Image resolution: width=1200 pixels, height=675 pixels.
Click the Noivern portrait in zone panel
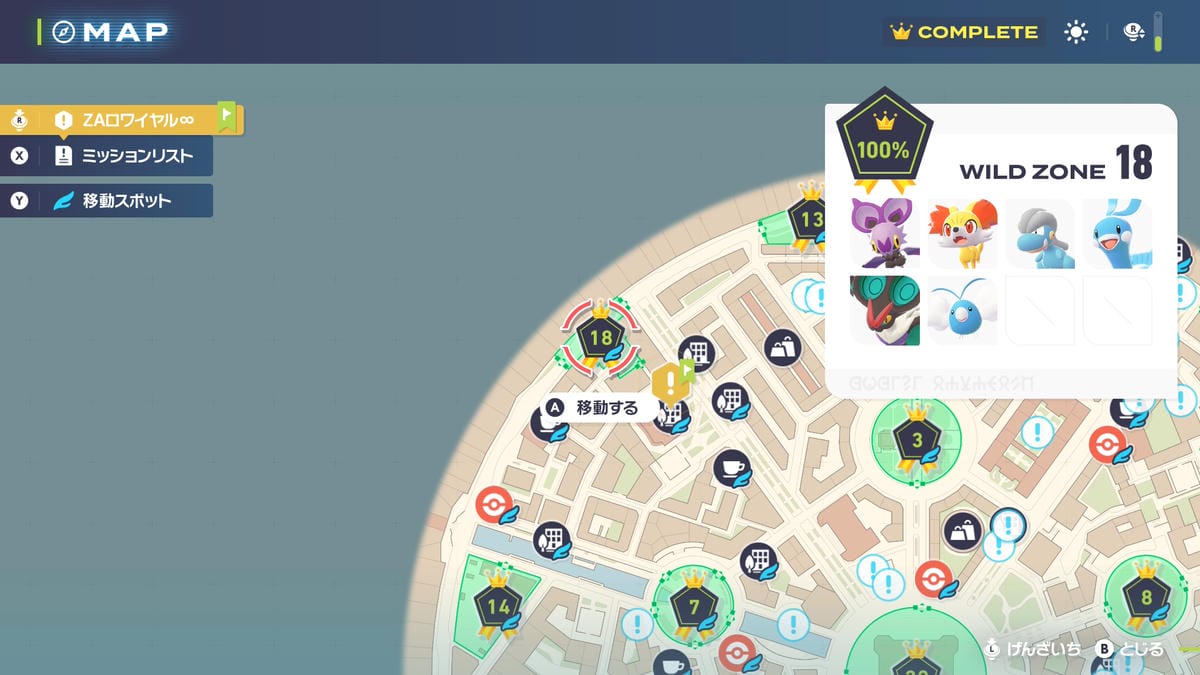885,310
